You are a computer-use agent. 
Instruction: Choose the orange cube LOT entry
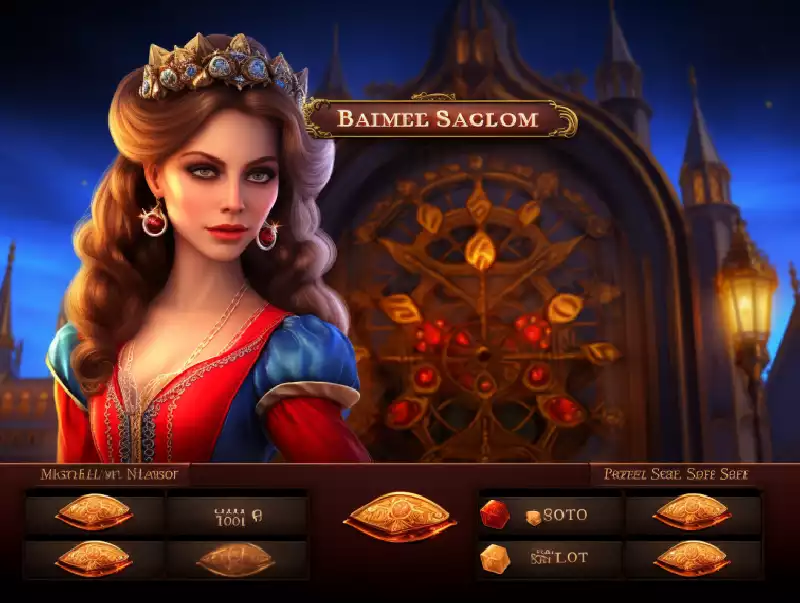click(551, 557)
